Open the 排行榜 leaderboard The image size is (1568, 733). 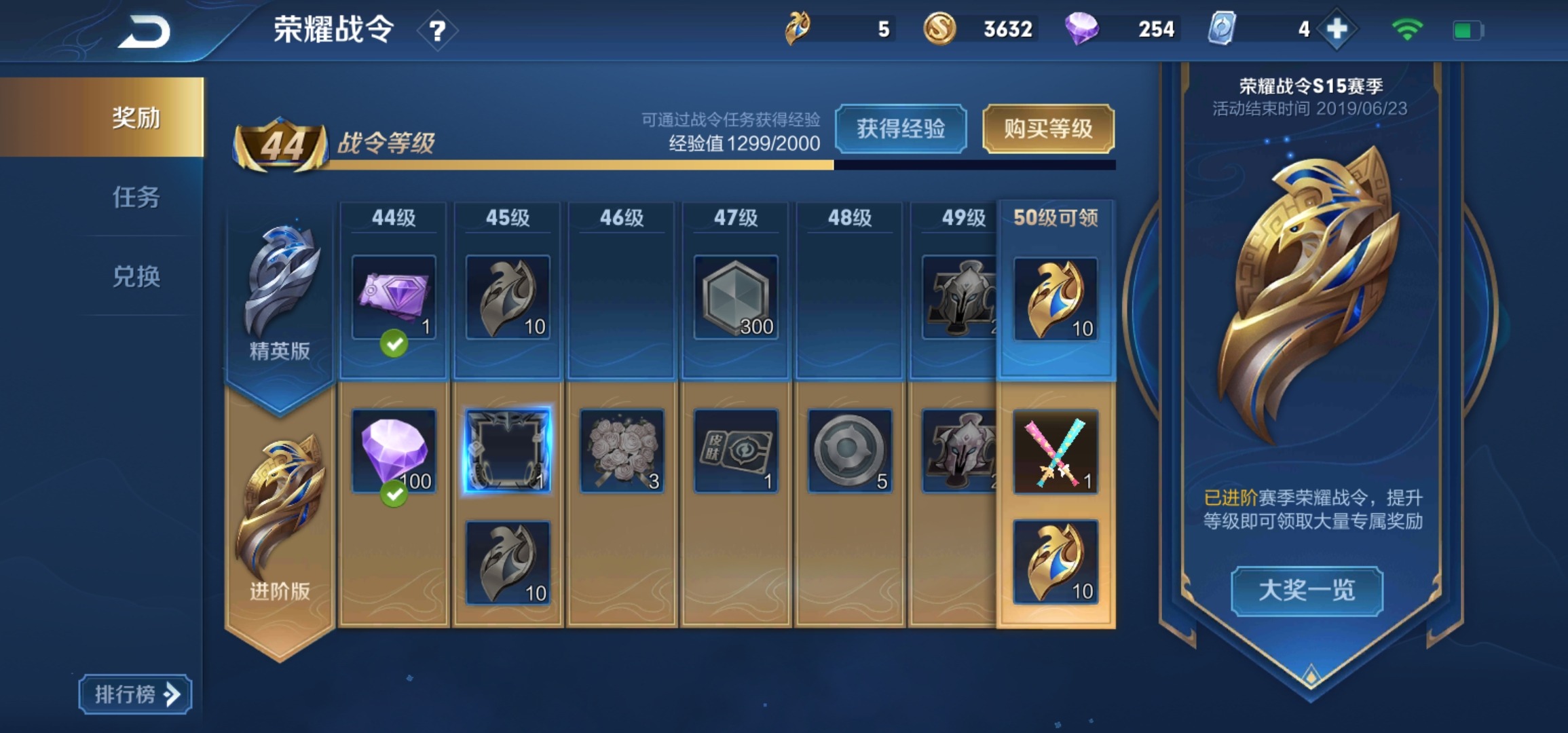[134, 694]
